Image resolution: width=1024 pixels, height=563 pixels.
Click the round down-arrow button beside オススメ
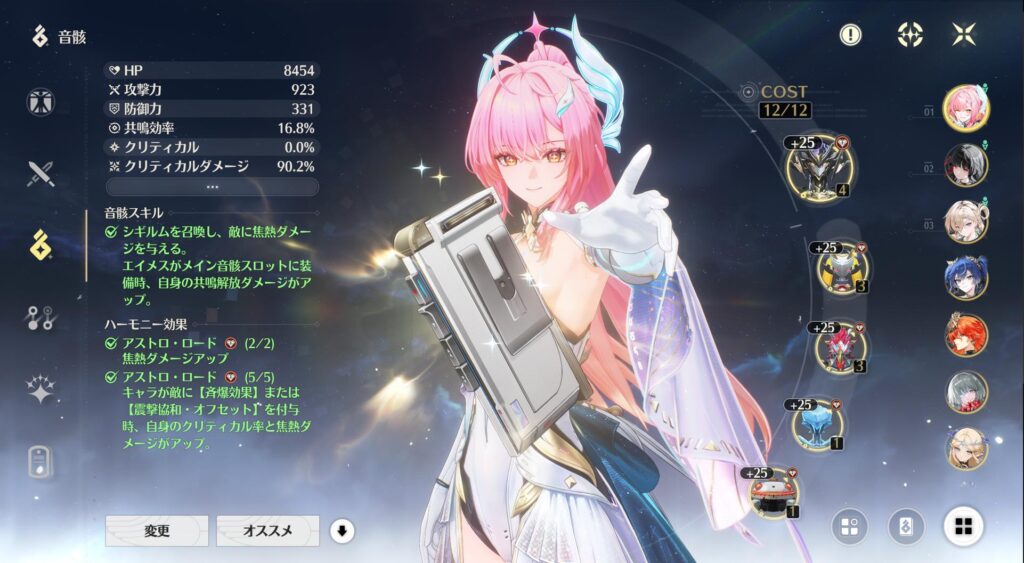pos(342,531)
